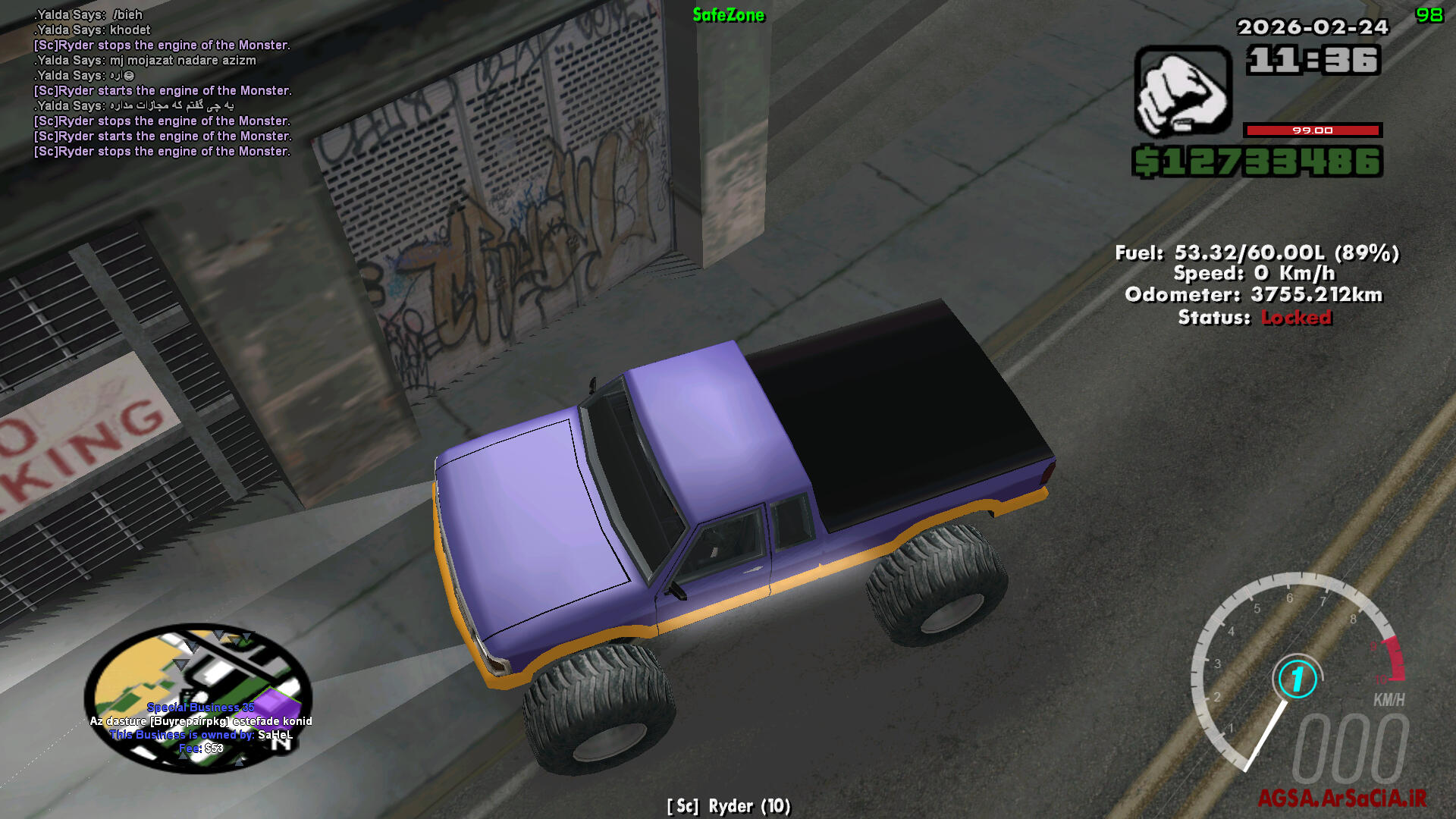Click the north indicator on the radar
This screenshot has width=1456, height=819.
click(281, 744)
